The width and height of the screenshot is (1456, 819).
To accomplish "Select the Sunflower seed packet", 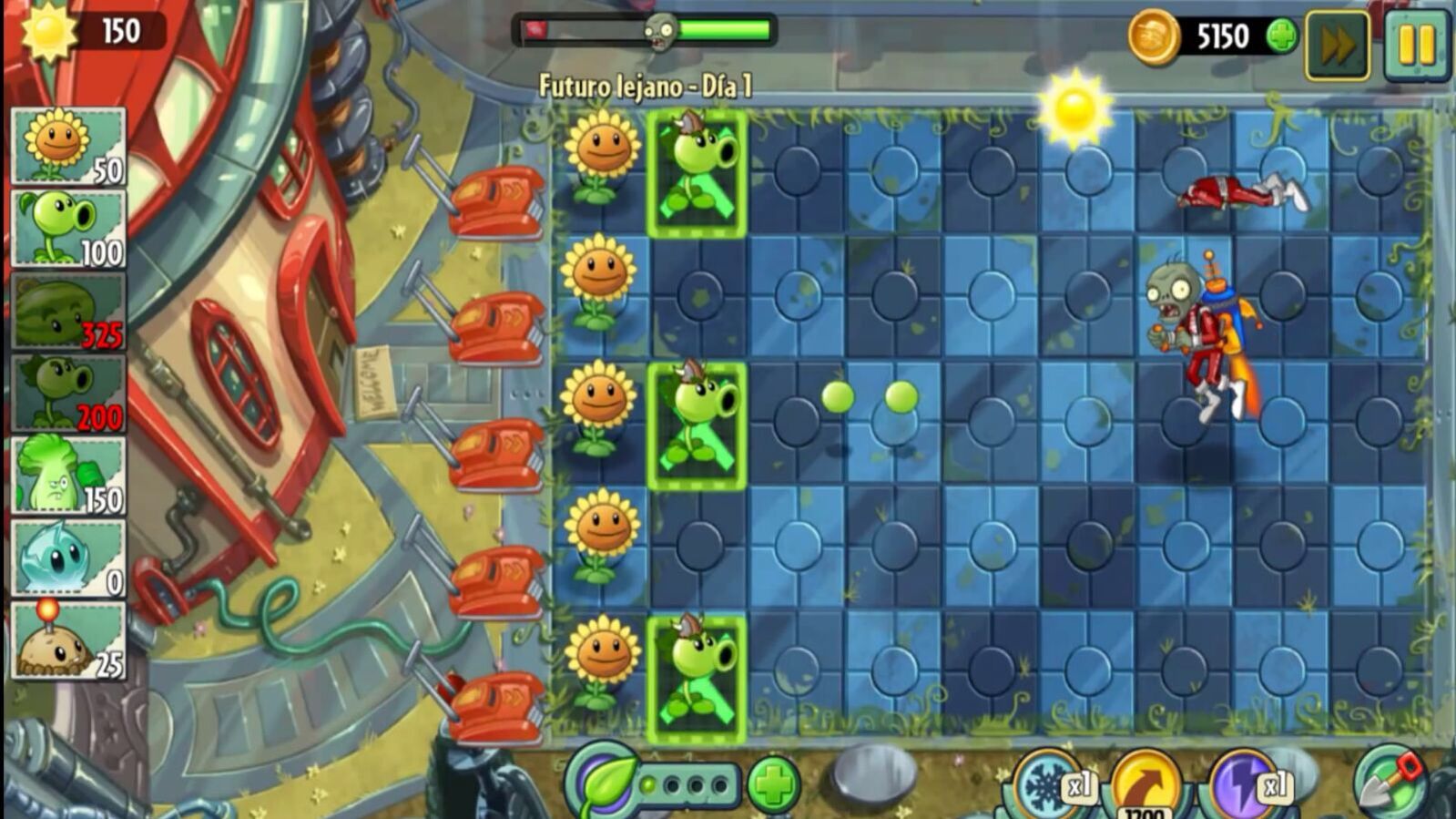I will (68, 147).
